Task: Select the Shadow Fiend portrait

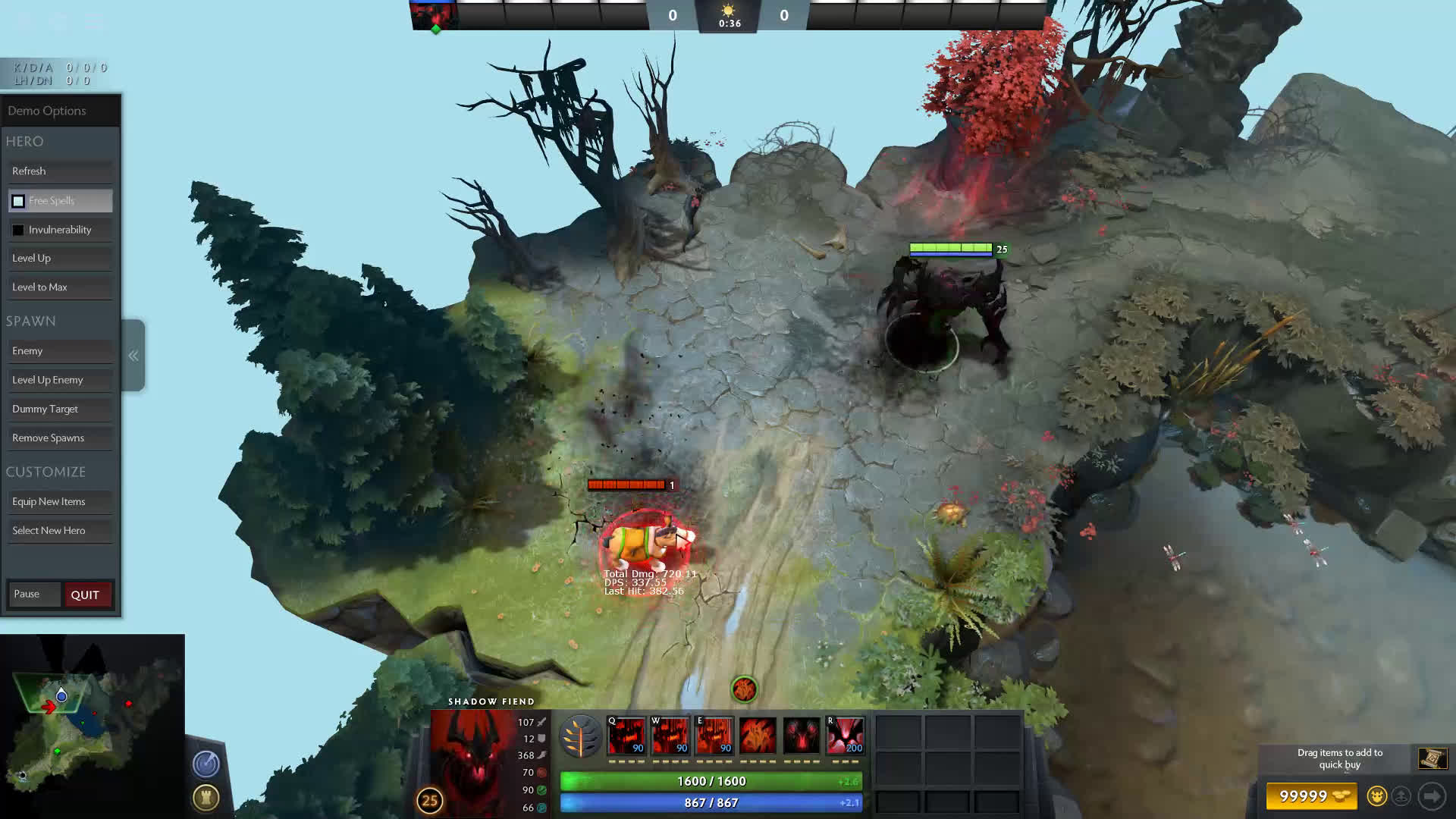Action: 472,758
